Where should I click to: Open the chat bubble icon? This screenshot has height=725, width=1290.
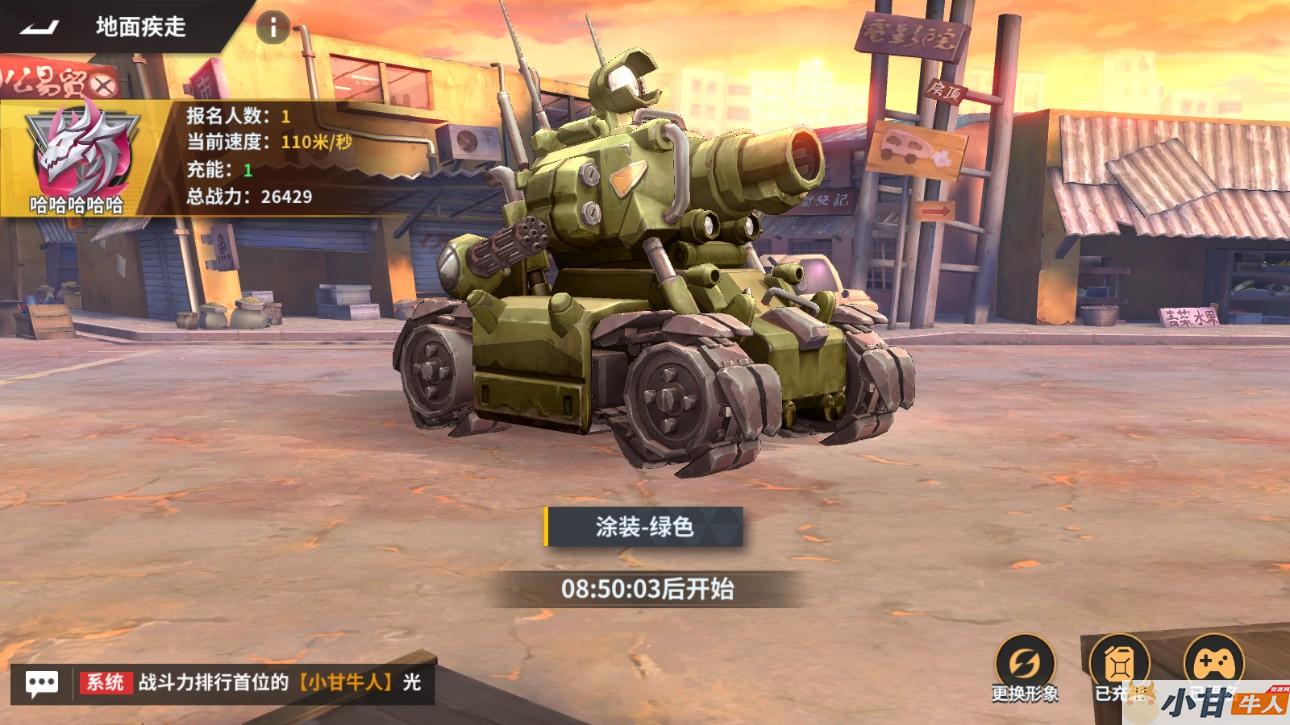tap(41, 683)
